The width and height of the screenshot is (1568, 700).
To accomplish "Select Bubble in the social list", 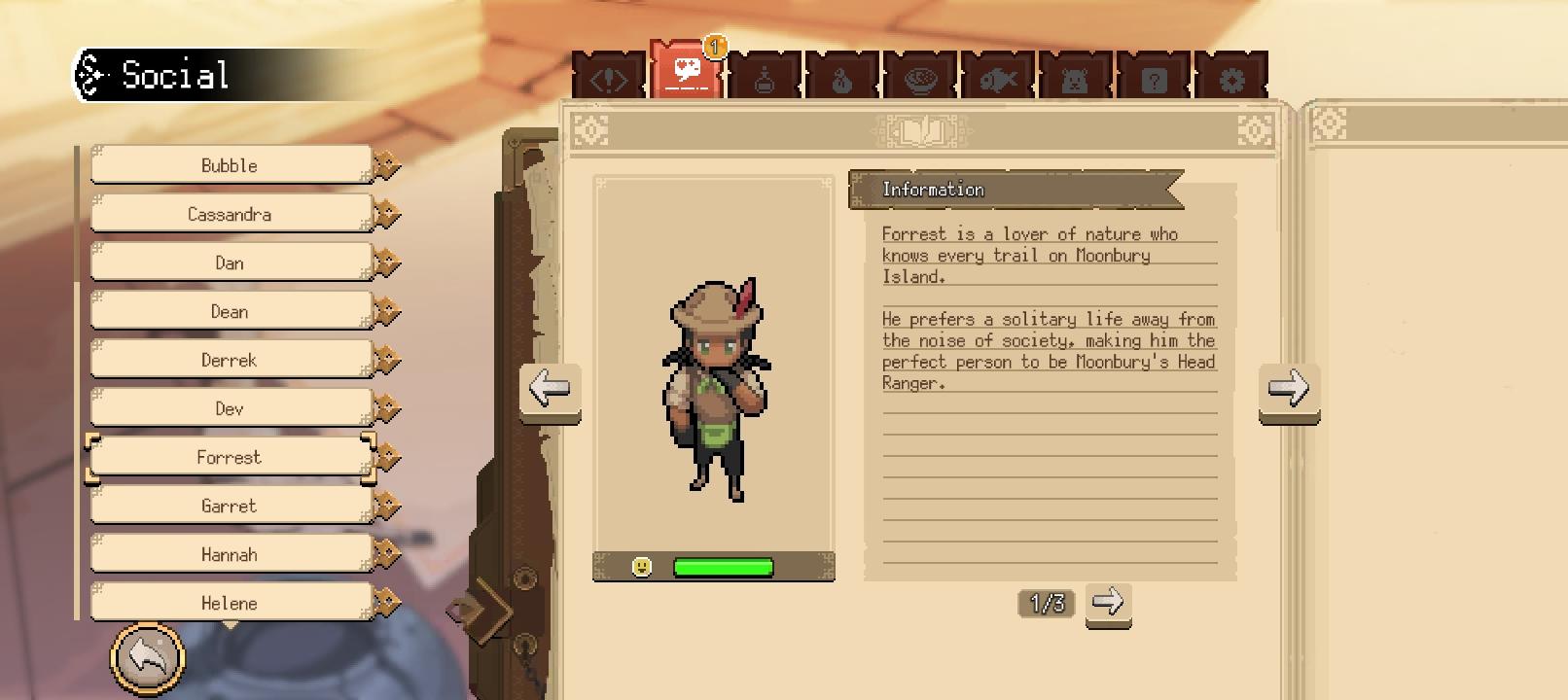I will point(231,165).
